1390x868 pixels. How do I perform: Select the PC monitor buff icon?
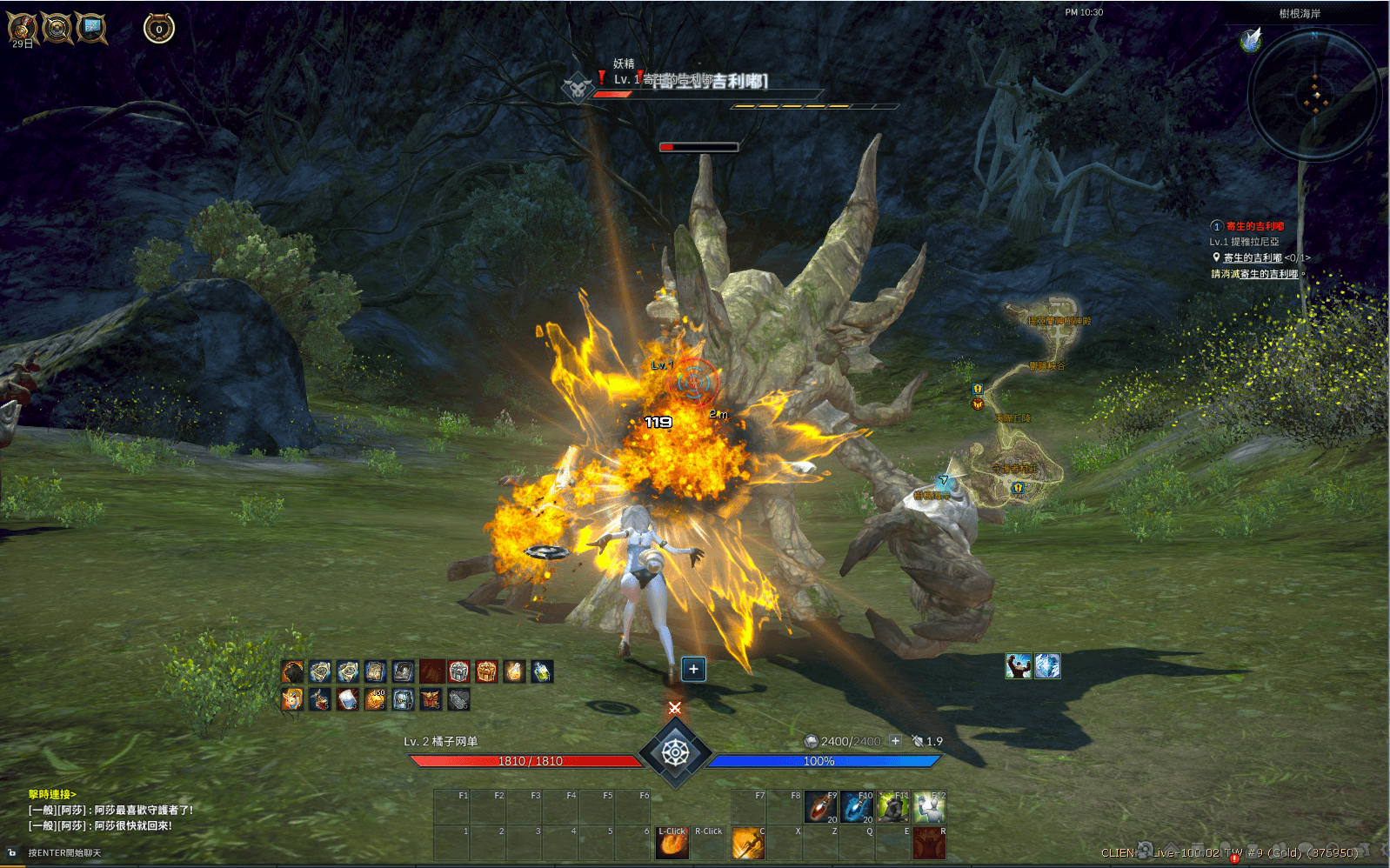91,28
